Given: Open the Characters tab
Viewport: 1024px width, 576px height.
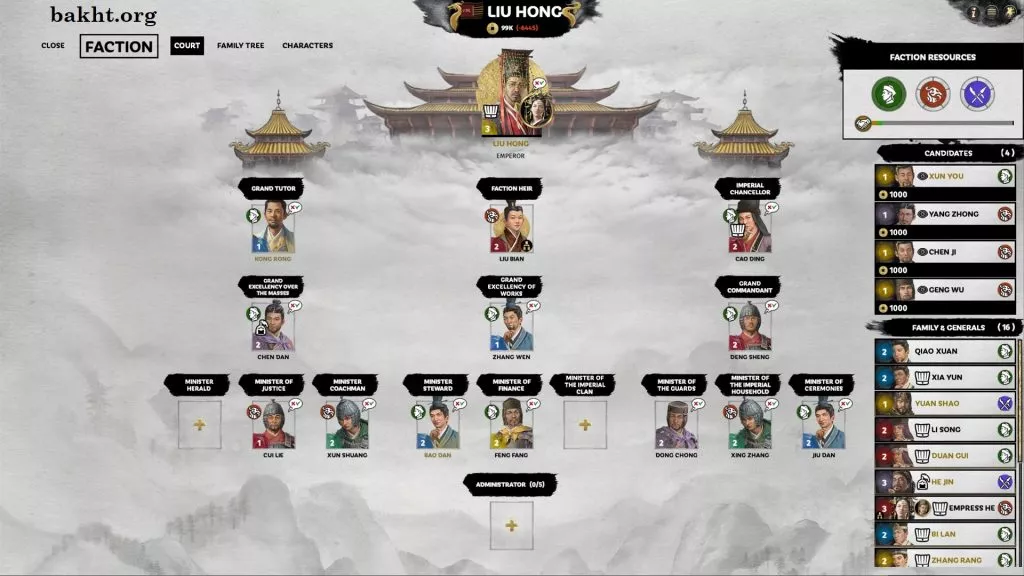Looking at the screenshot, I should (x=307, y=45).
